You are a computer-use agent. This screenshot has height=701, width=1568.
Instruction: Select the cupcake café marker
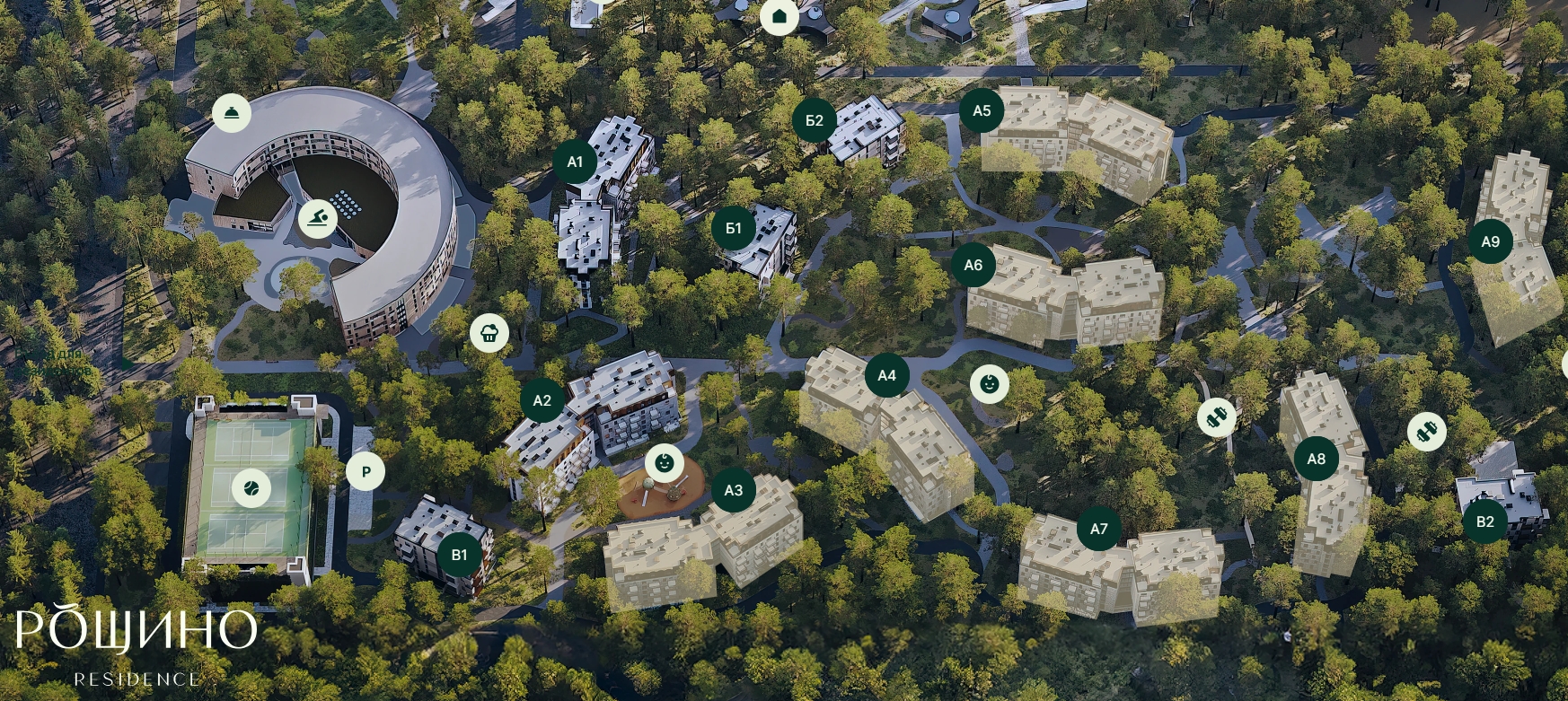coord(489,334)
